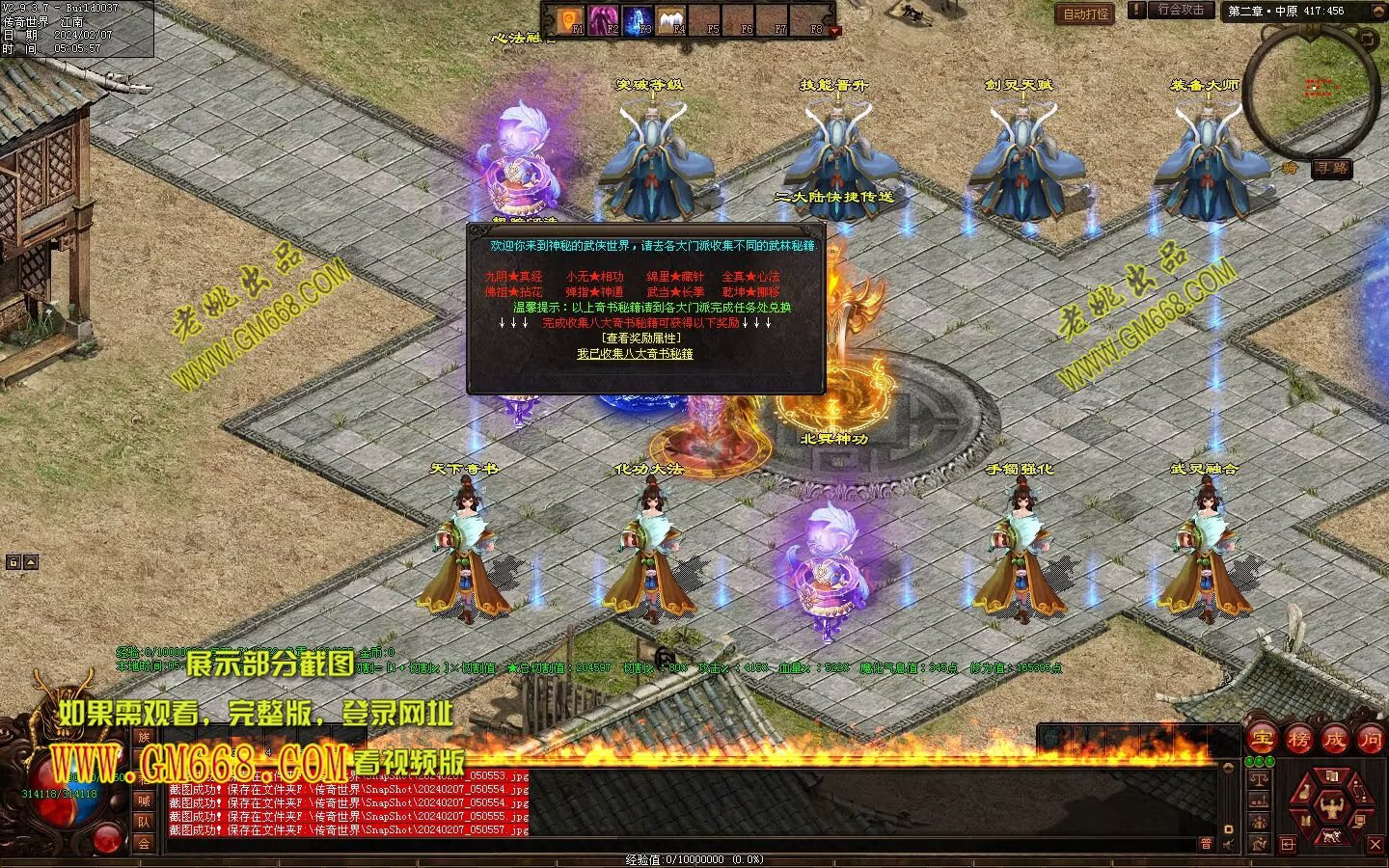The image size is (1389, 868).
Task: Choose 我已收集八大奇书秘籍 in the dialogue
Action: 635,354
